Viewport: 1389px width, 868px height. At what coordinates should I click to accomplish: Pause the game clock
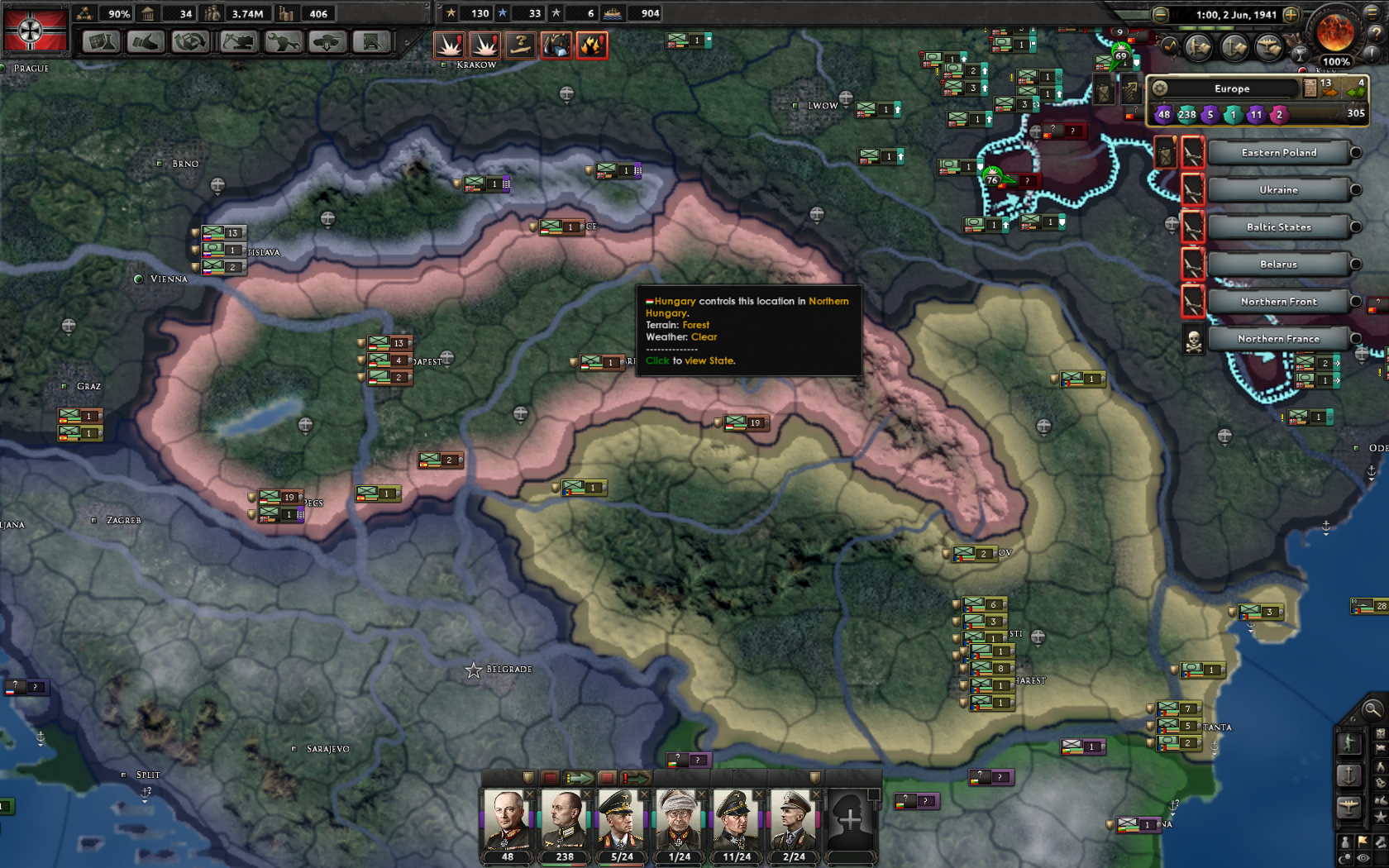[1176, 14]
